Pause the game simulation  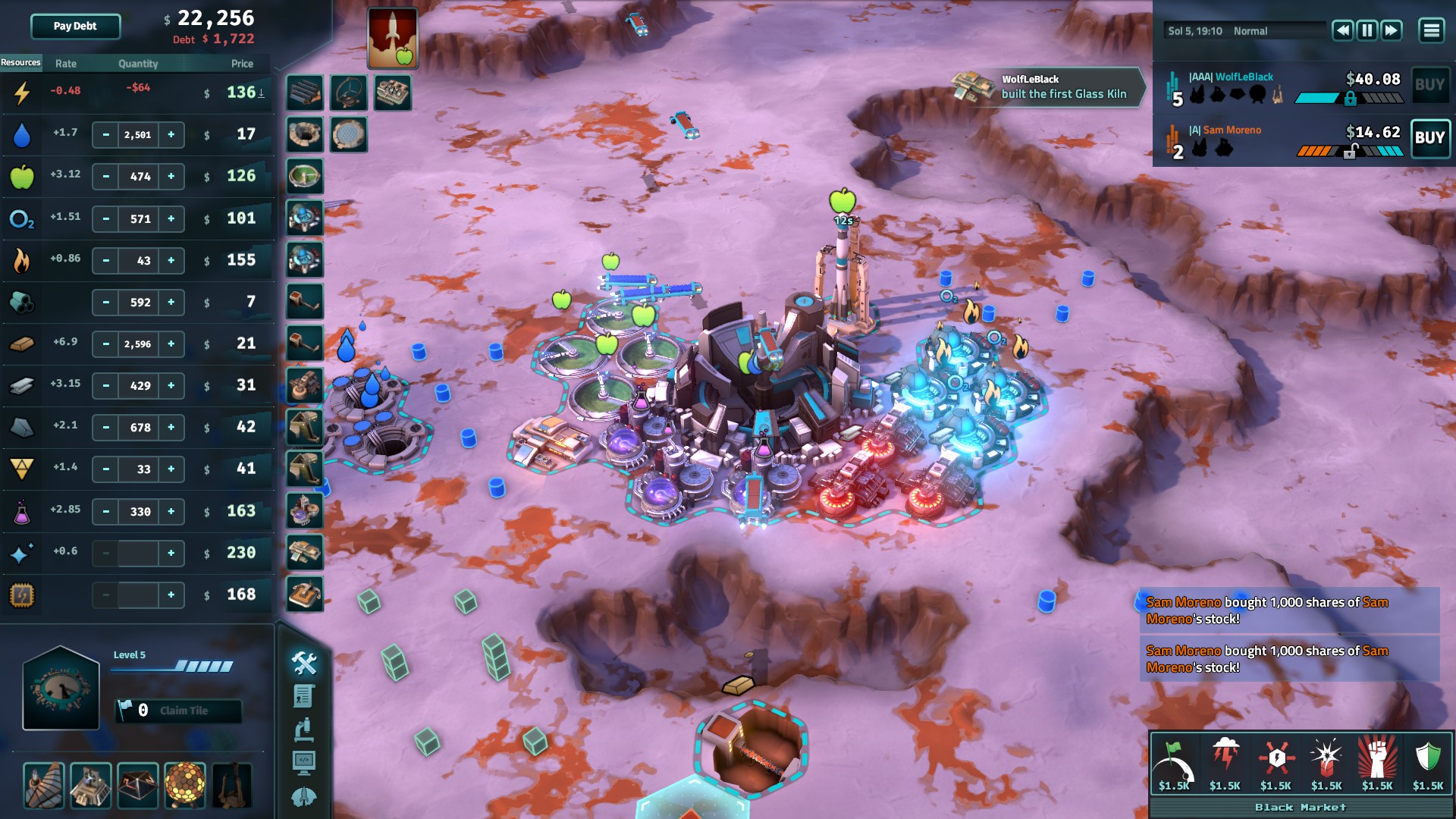pyautogui.click(x=1367, y=30)
